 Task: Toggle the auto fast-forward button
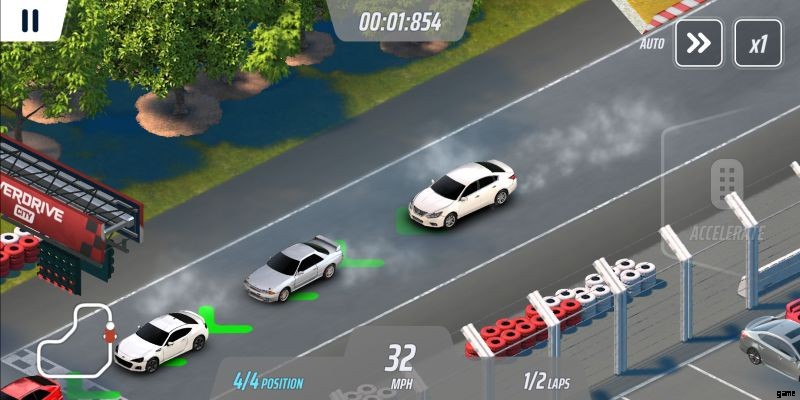point(698,44)
